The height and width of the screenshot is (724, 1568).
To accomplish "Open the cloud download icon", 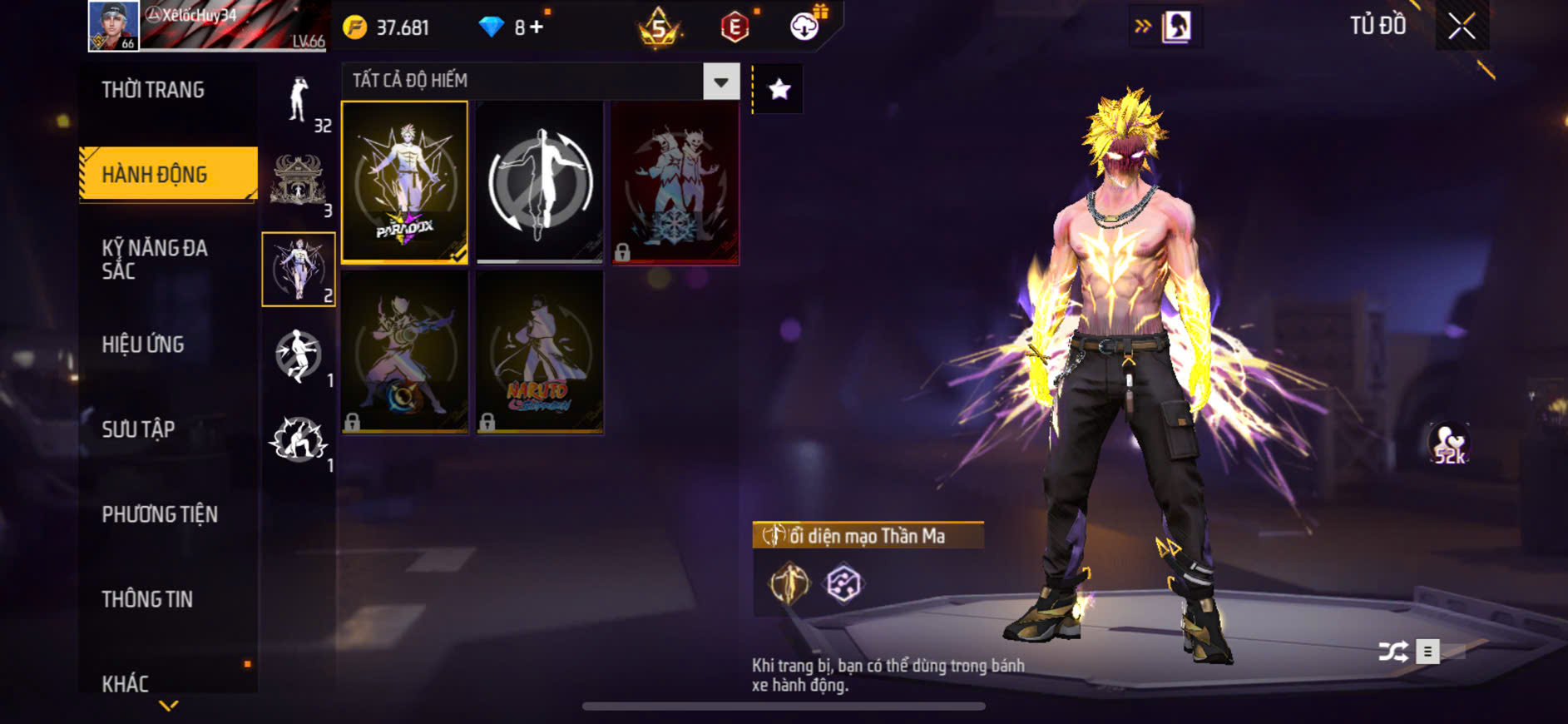I will point(804,27).
